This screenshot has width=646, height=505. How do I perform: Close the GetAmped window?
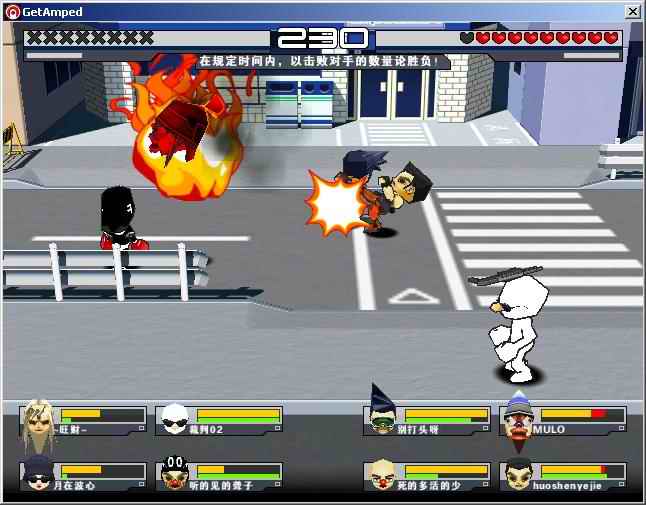click(633, 11)
